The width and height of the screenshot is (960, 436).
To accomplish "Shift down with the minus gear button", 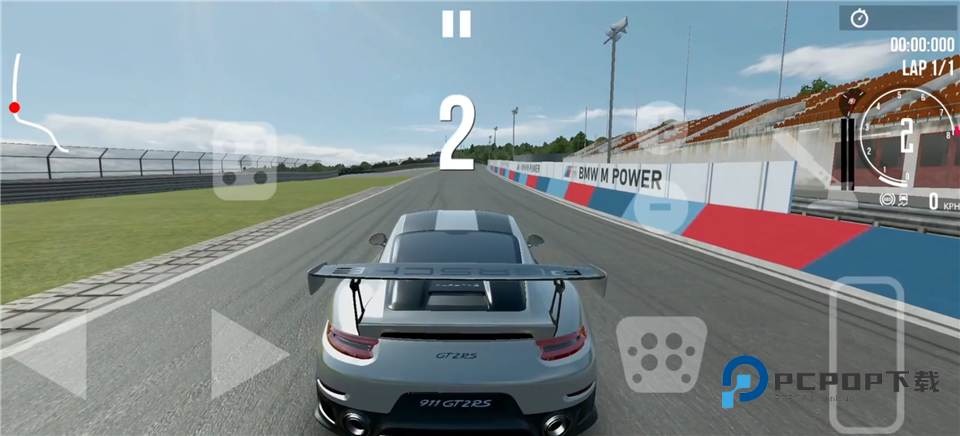I will (658, 207).
